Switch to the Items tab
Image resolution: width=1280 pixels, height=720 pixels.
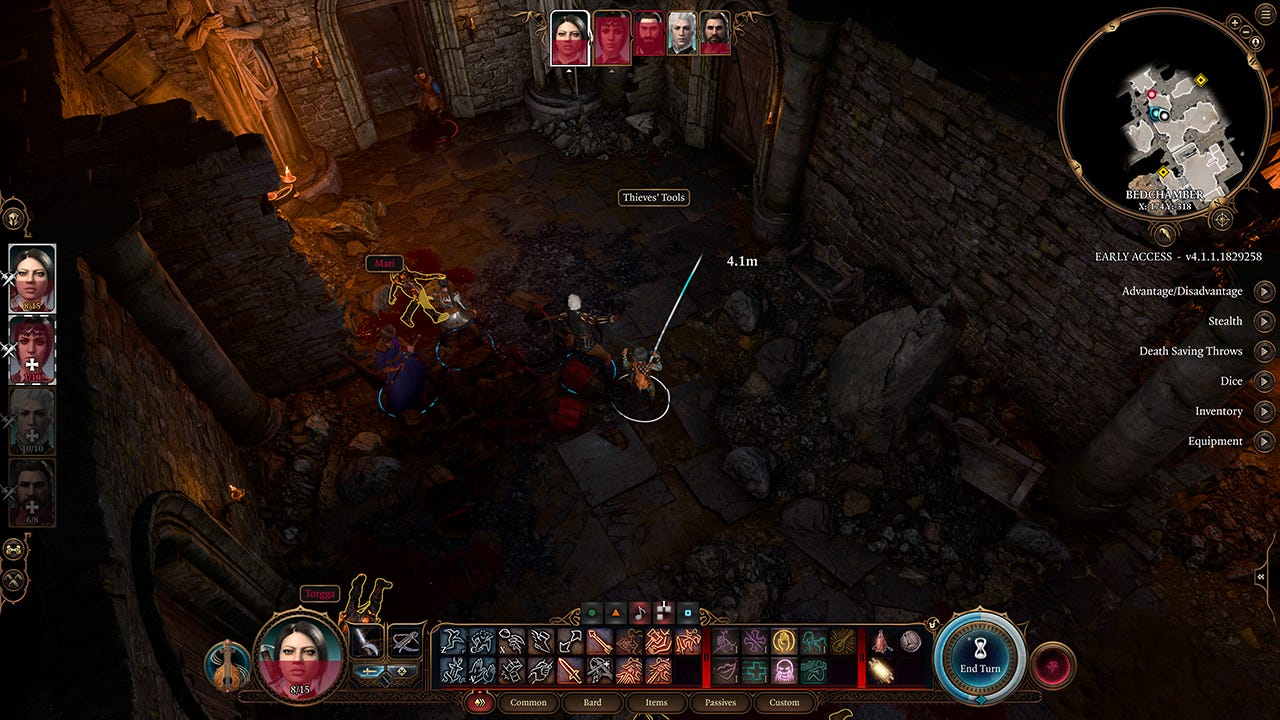click(x=655, y=703)
